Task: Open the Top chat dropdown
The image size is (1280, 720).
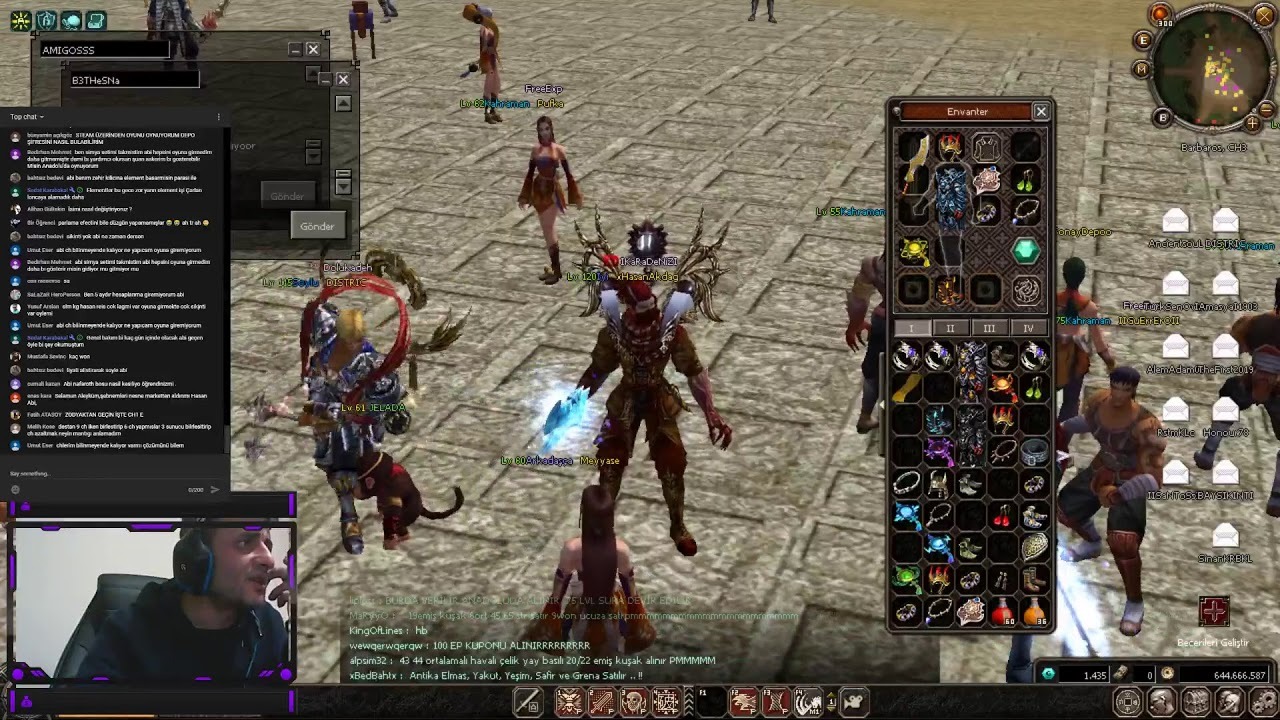Action: tap(27, 117)
